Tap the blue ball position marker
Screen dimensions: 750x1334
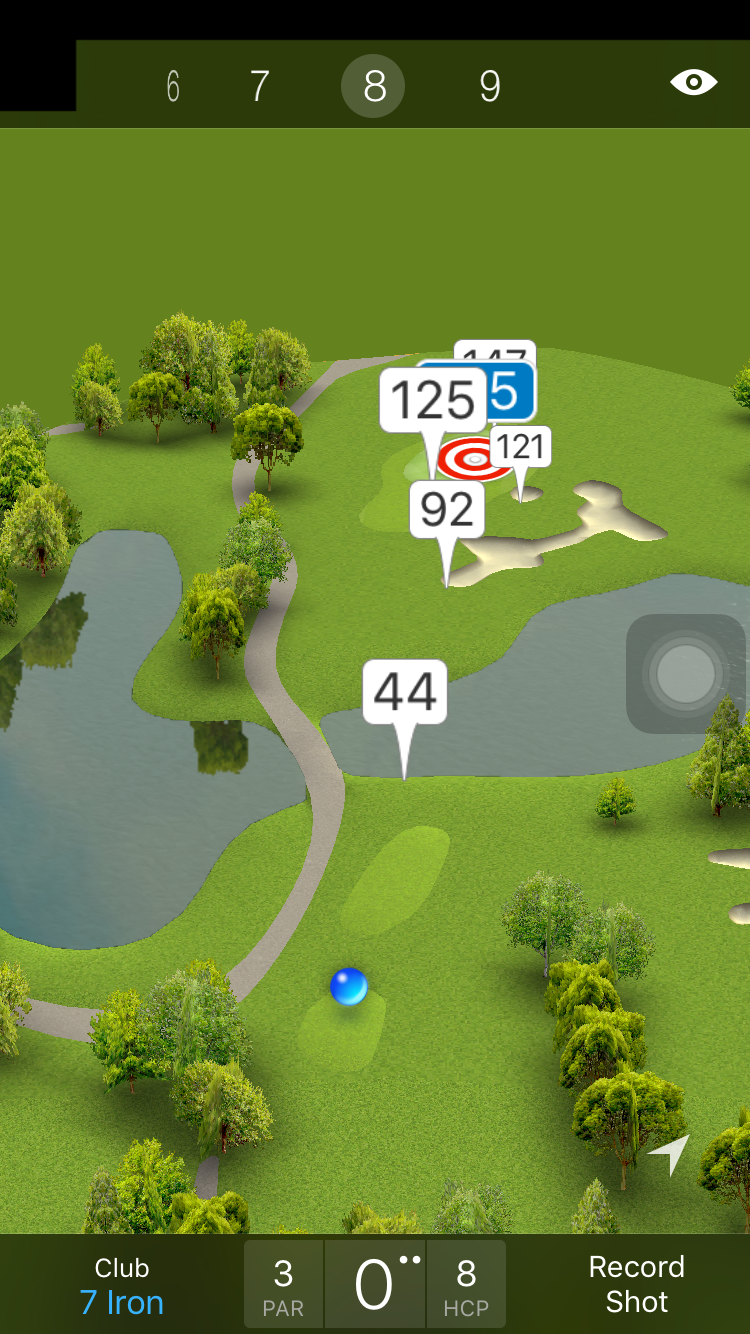pyautogui.click(x=349, y=987)
